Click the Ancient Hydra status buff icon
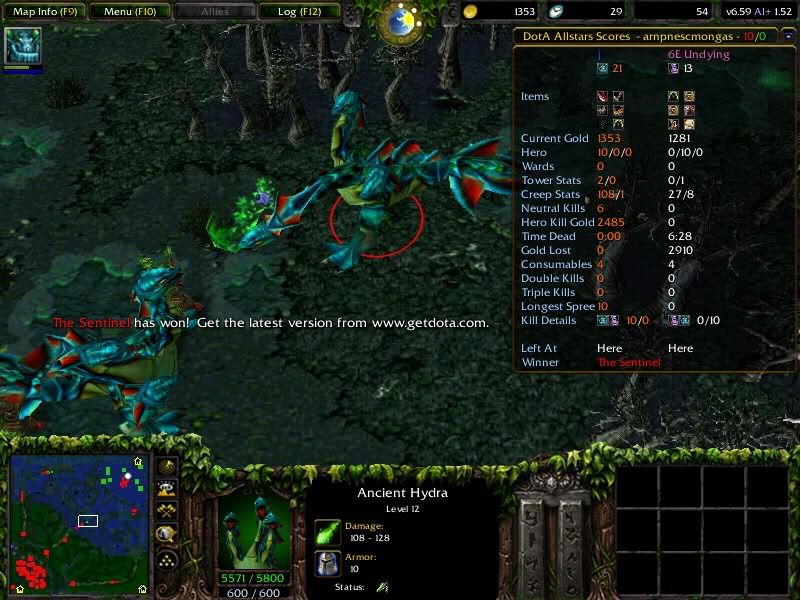This screenshot has width=801, height=600. click(x=382, y=587)
